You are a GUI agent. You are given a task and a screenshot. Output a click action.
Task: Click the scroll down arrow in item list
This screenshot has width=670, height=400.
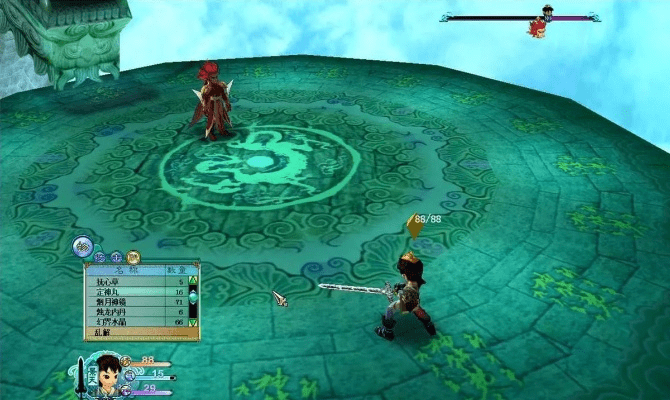pyautogui.click(x=193, y=323)
